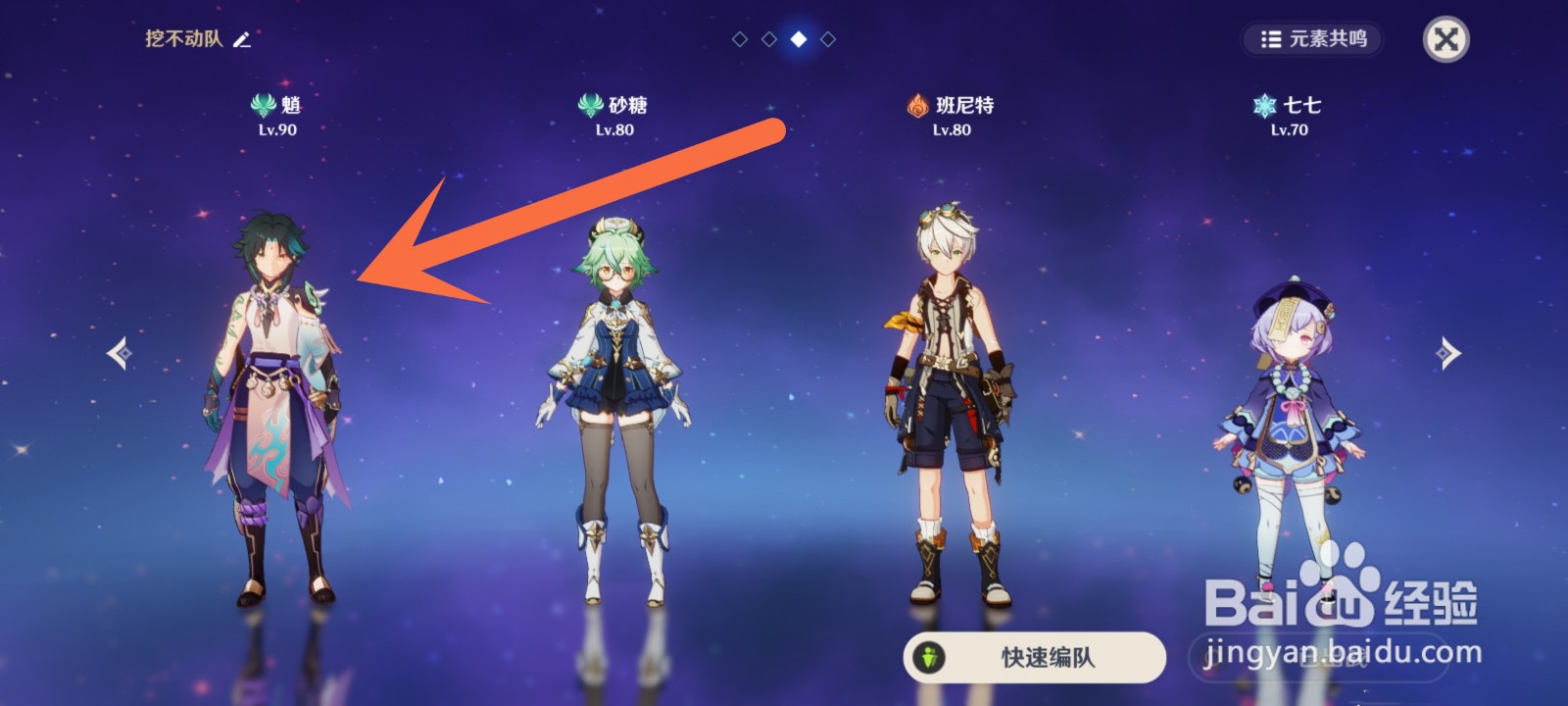Open the next team using right arrow
Image resolution: width=1568 pixels, height=706 pixels.
1448,353
